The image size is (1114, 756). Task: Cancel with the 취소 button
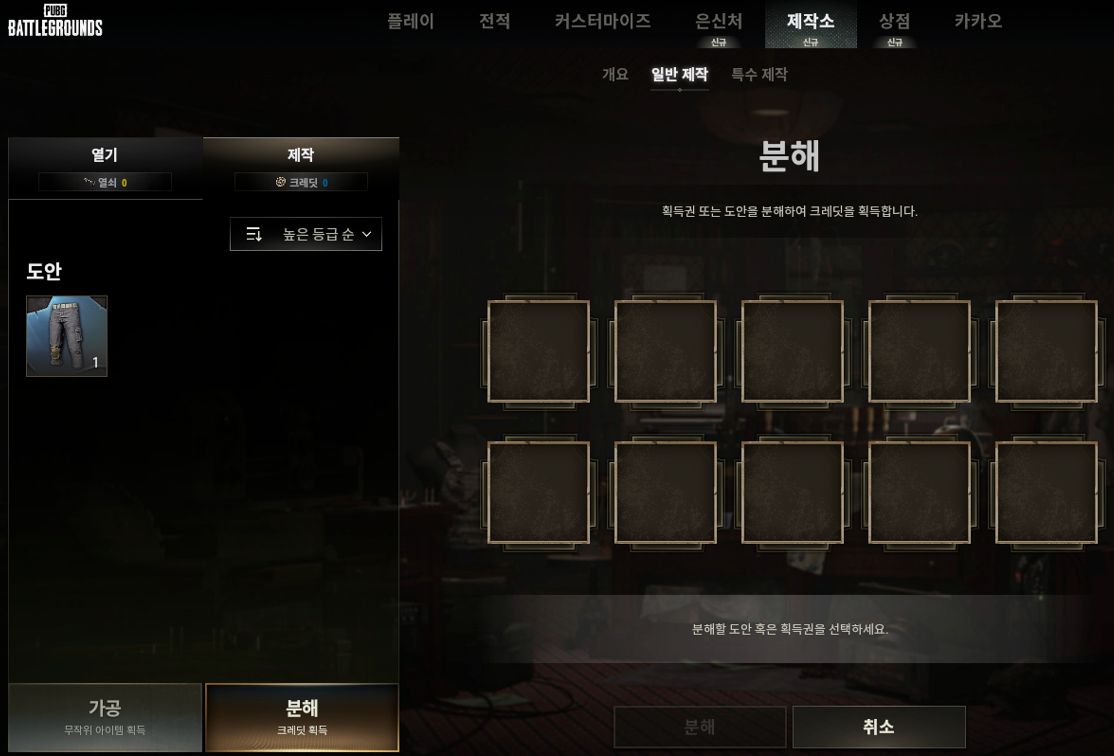[x=878, y=727]
